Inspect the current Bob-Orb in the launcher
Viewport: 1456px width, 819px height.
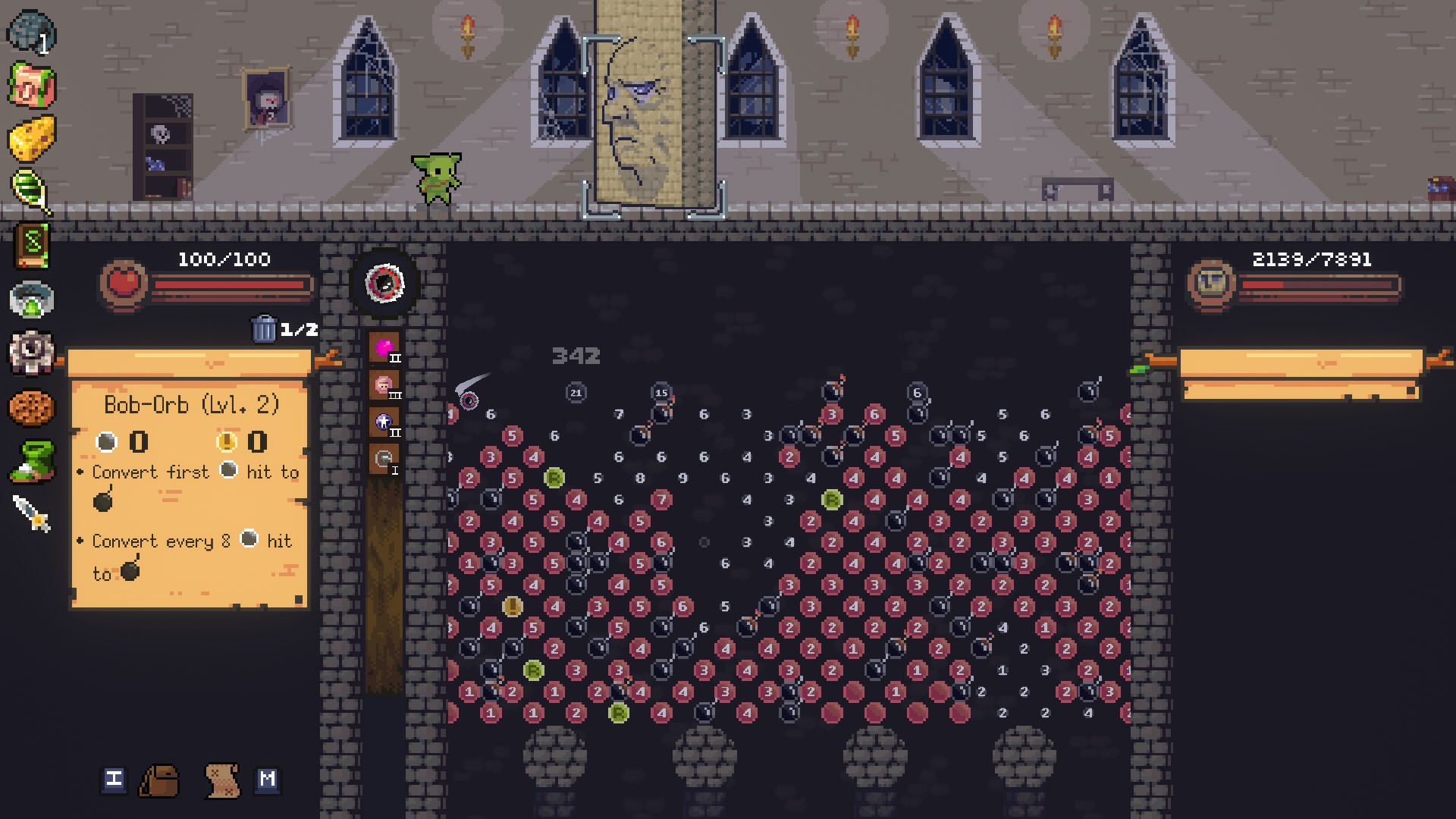click(x=384, y=284)
